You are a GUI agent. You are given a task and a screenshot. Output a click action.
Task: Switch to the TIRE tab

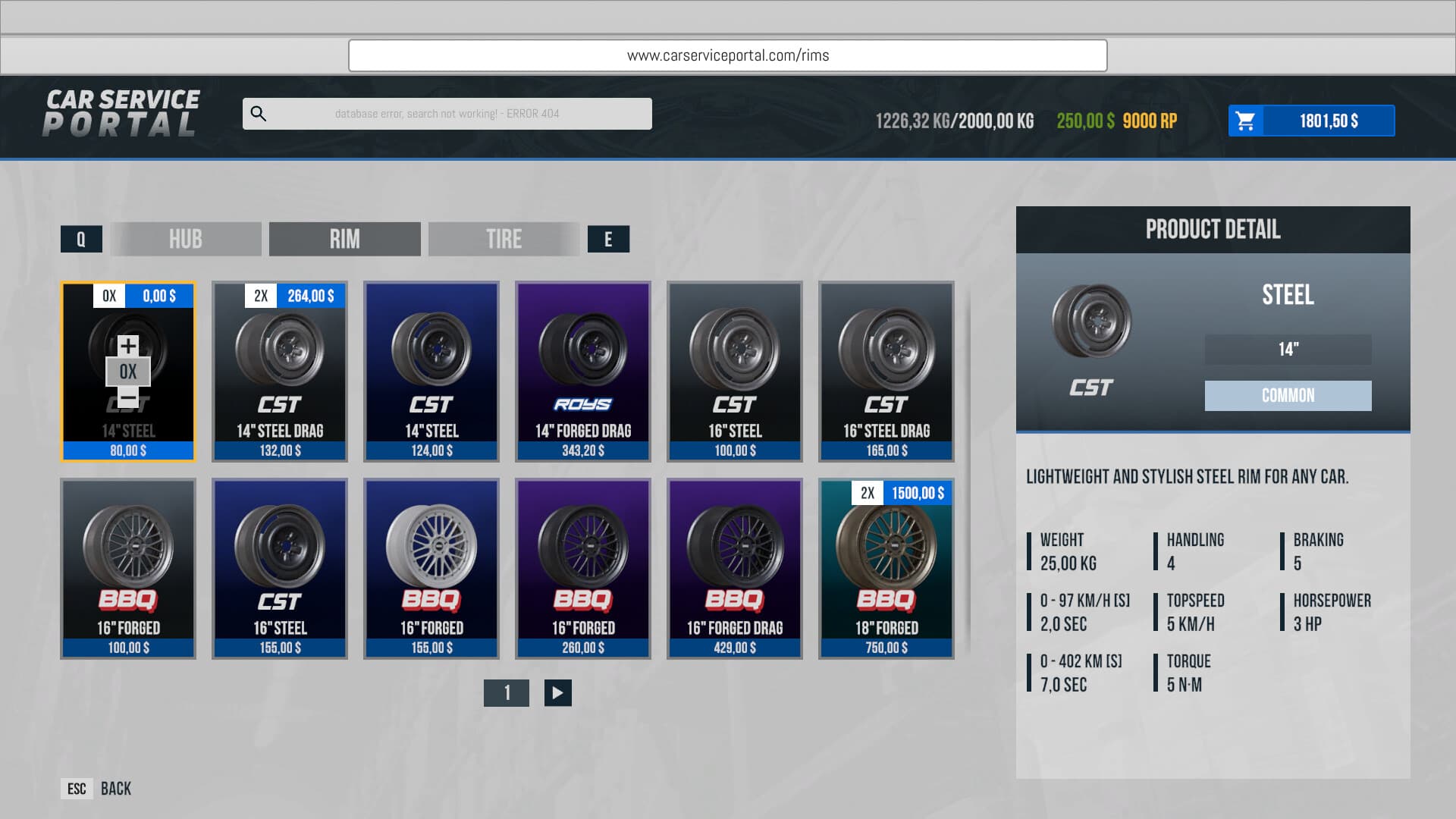coord(504,239)
